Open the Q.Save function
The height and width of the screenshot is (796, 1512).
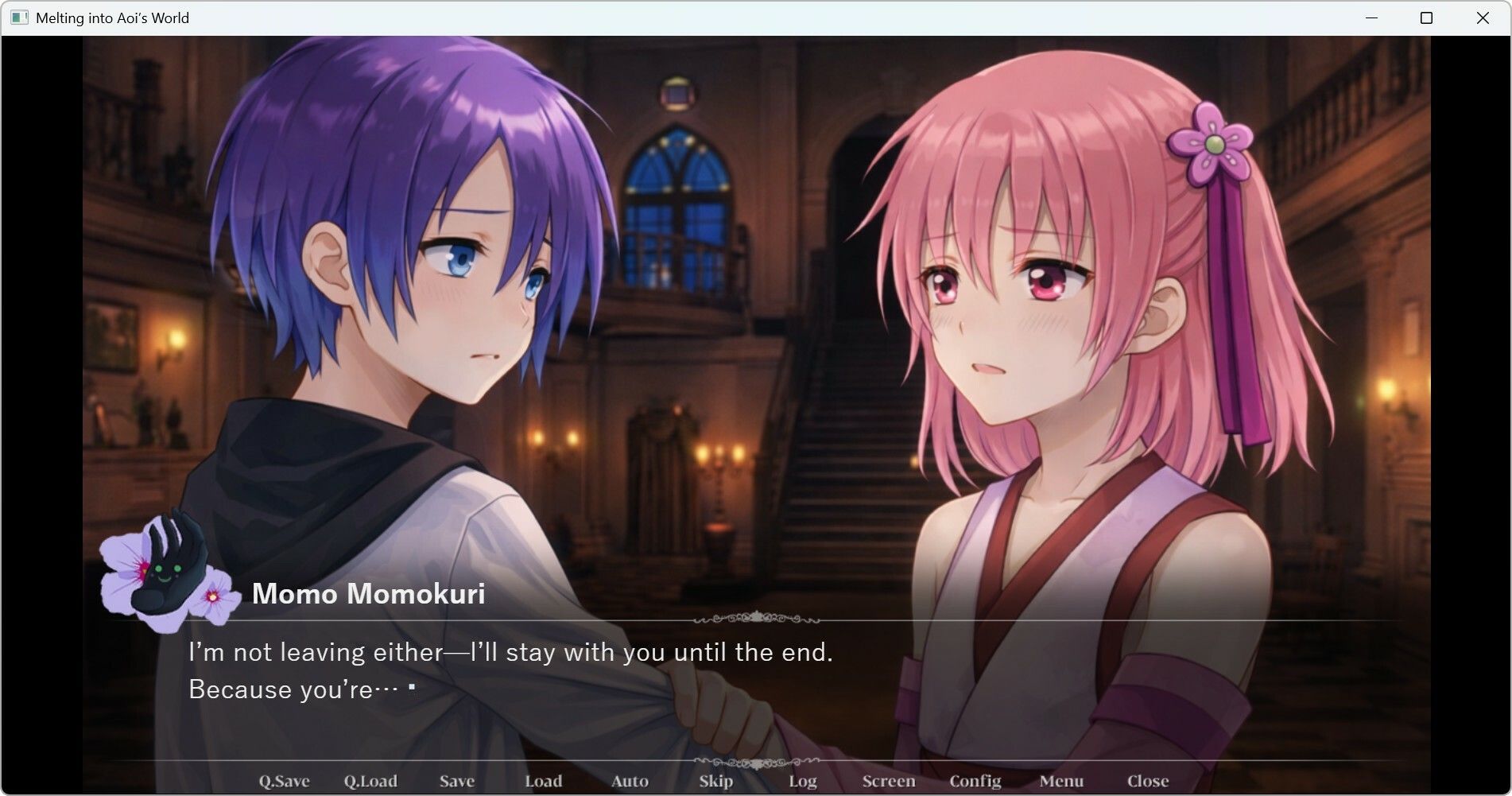(285, 781)
